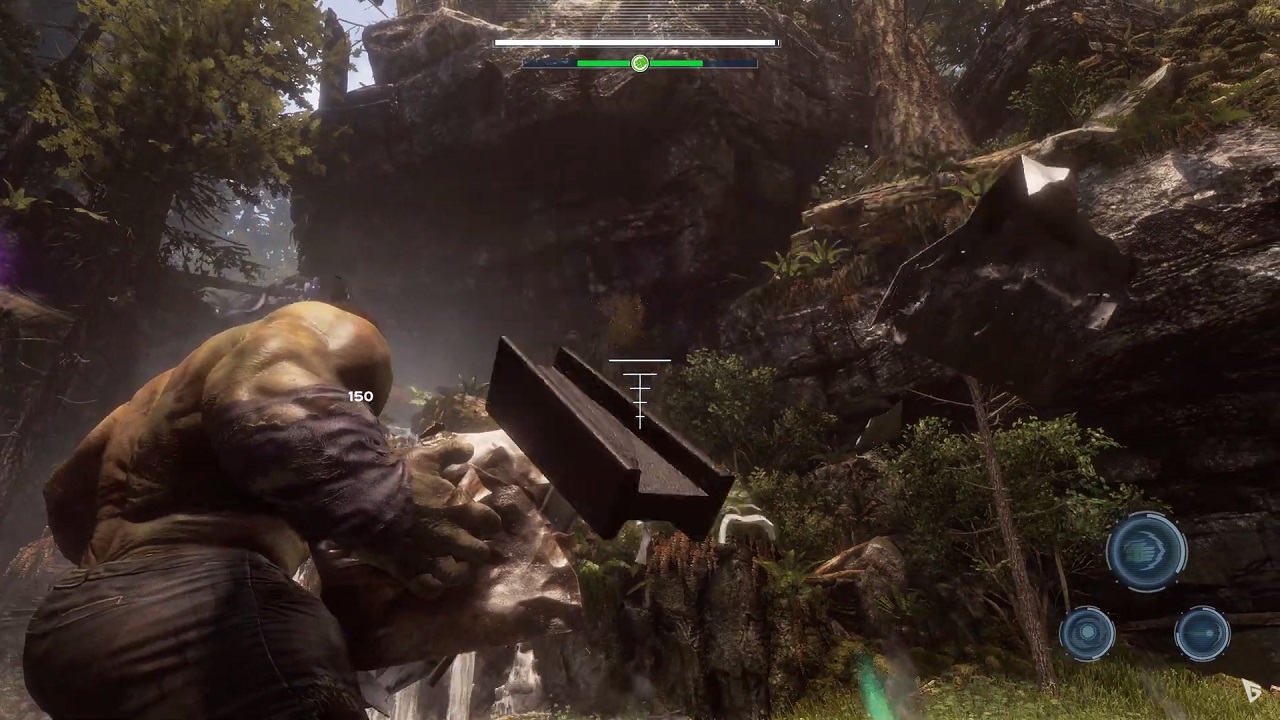Image resolution: width=1280 pixels, height=720 pixels.
Task: Trigger the octagon swirl ability icon
Action: pos(1087,633)
